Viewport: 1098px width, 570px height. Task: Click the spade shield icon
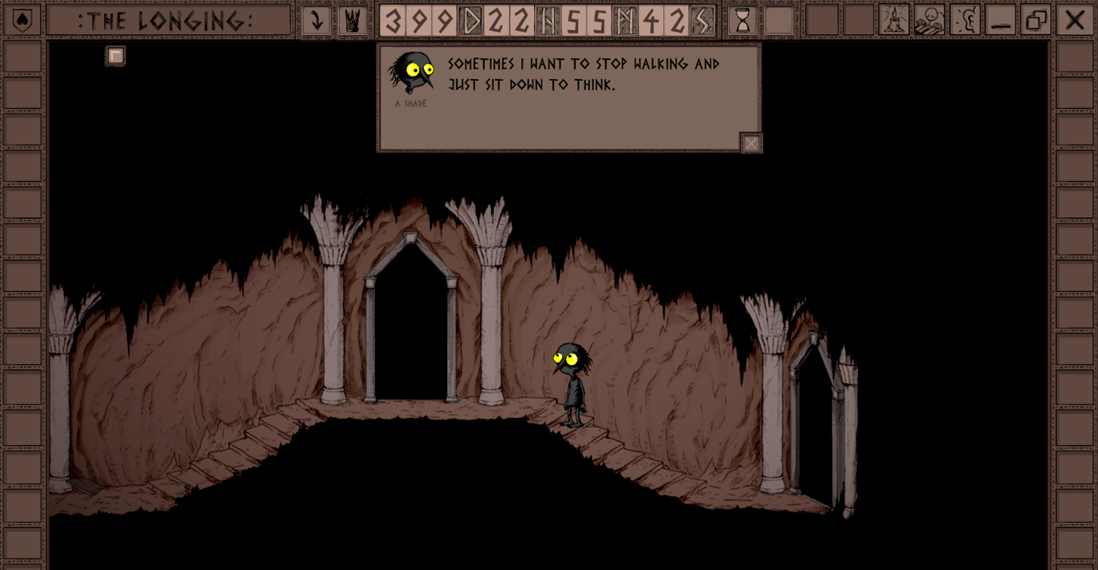[x=22, y=20]
